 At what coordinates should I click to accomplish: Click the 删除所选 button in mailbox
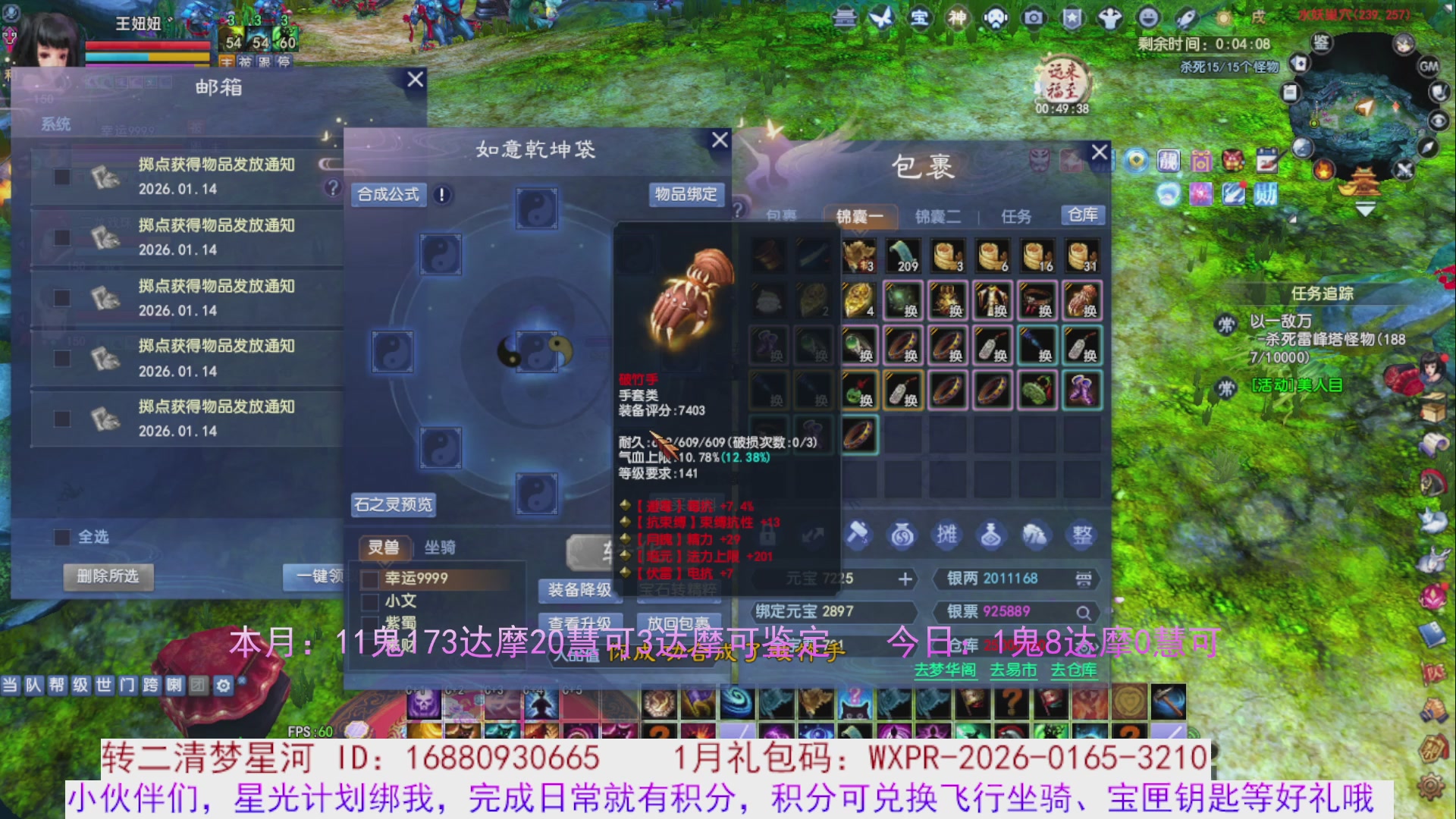108,577
